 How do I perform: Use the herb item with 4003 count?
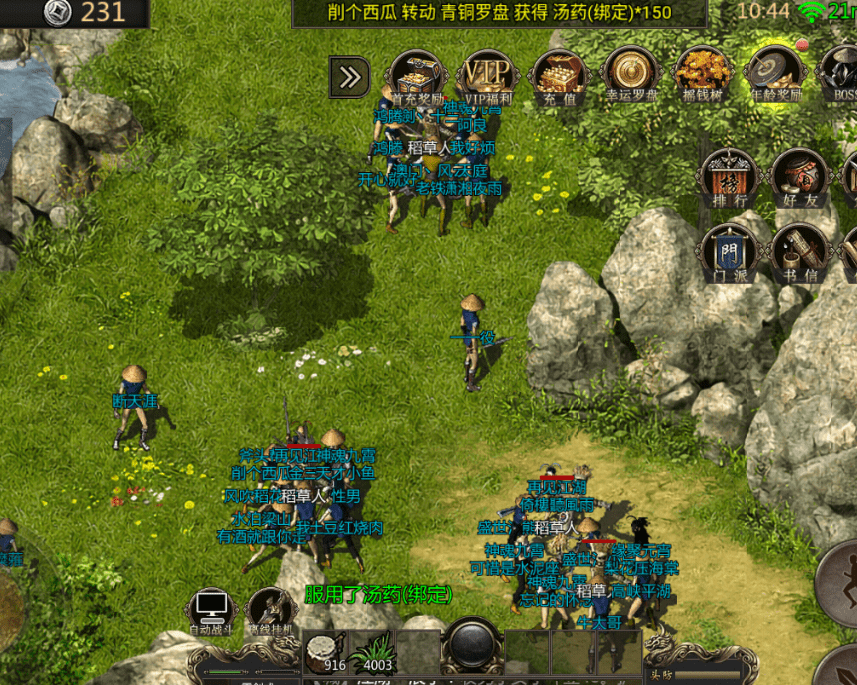pyautogui.click(x=373, y=650)
